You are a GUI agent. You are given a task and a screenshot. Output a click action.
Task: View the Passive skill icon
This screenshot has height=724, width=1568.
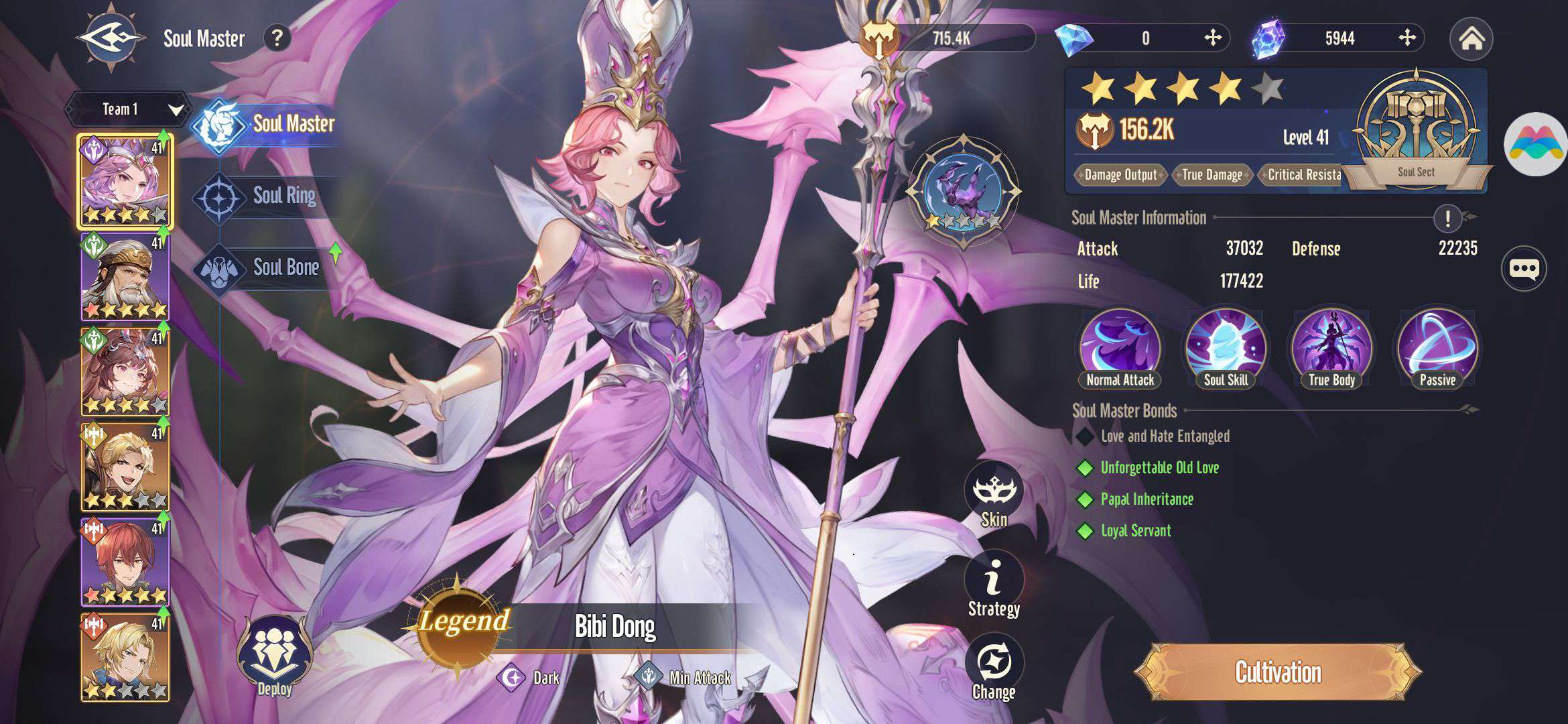pos(1437,349)
